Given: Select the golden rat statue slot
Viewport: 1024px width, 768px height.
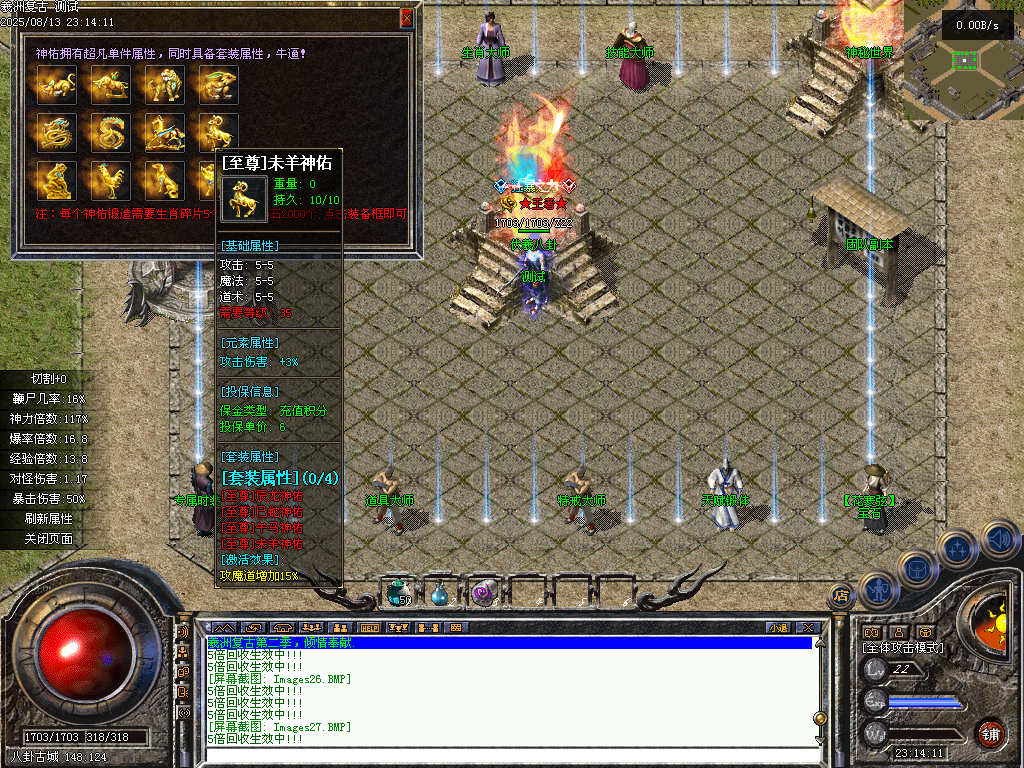Looking at the screenshot, I should (57, 85).
